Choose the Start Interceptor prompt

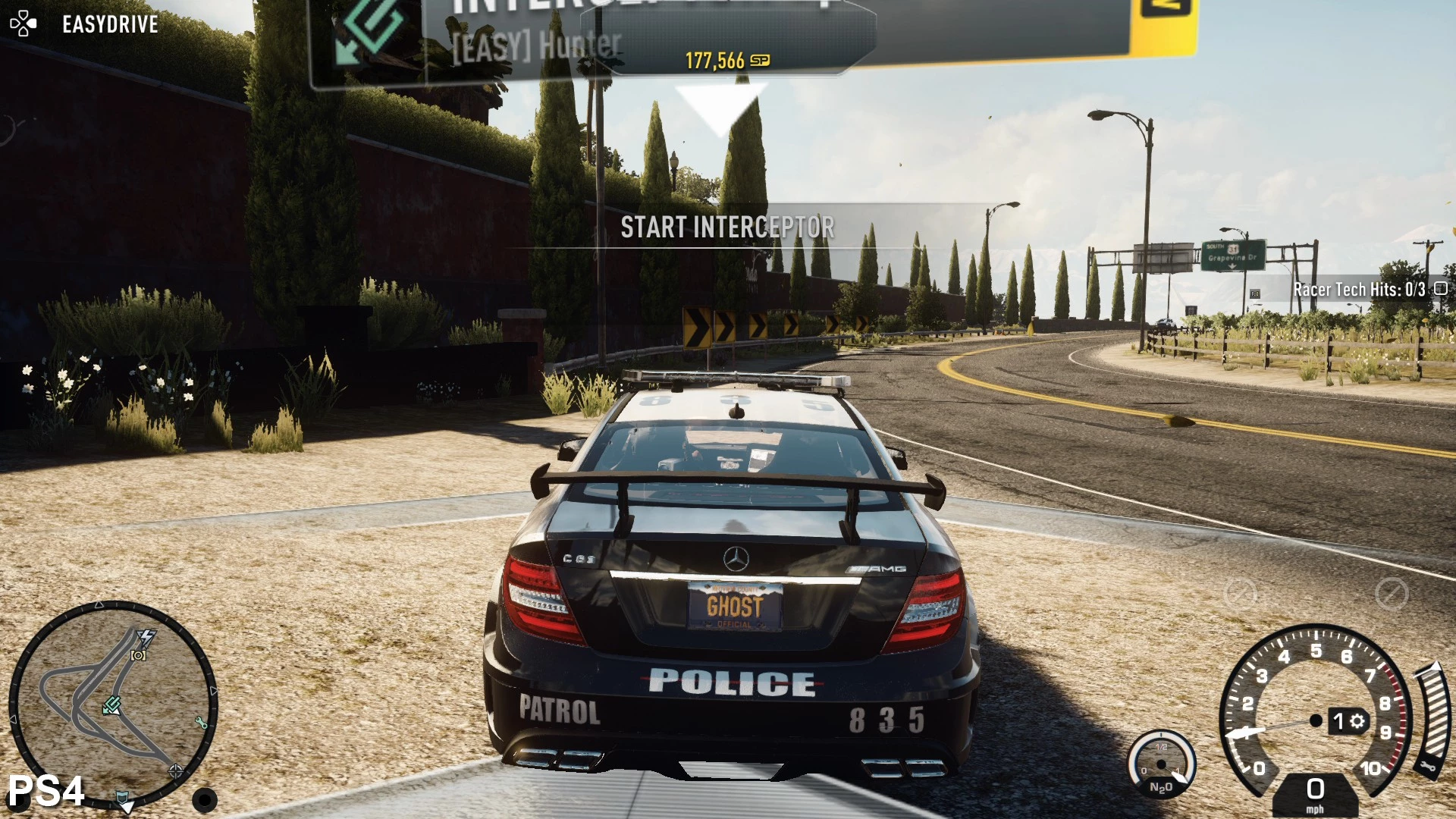click(x=727, y=227)
